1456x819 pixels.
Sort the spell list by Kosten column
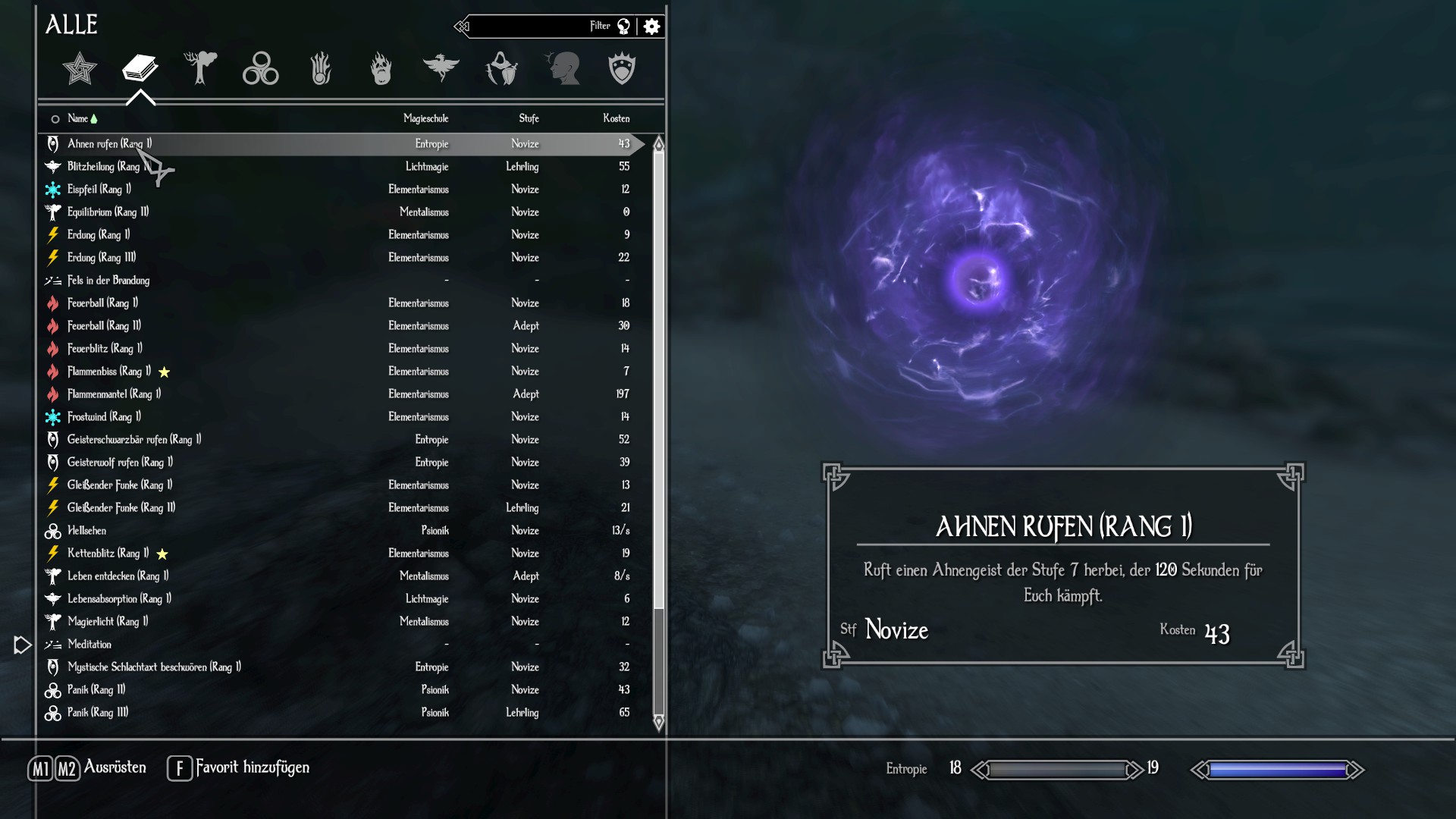[x=616, y=118]
